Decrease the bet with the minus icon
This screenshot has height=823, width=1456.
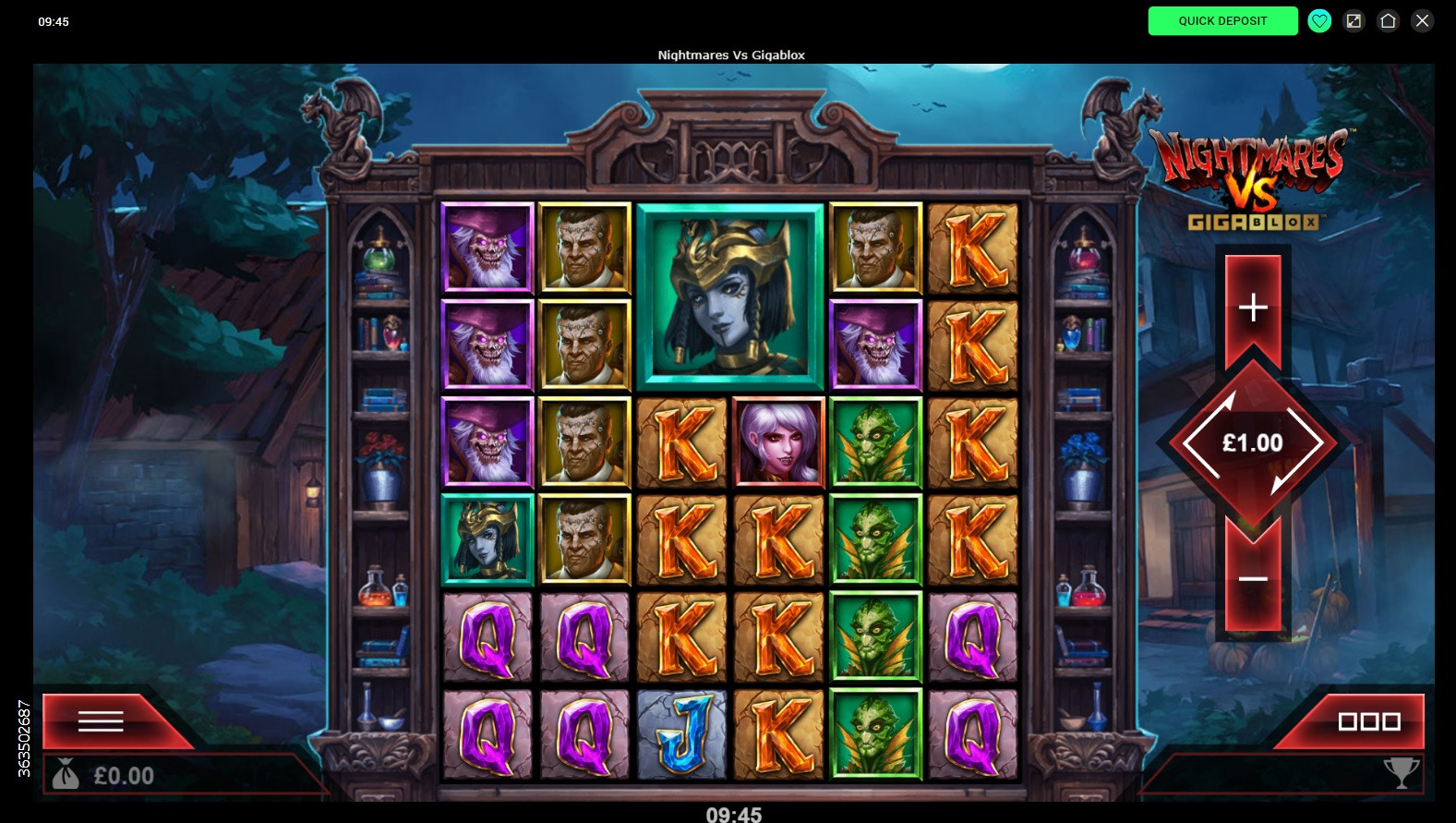1253,578
